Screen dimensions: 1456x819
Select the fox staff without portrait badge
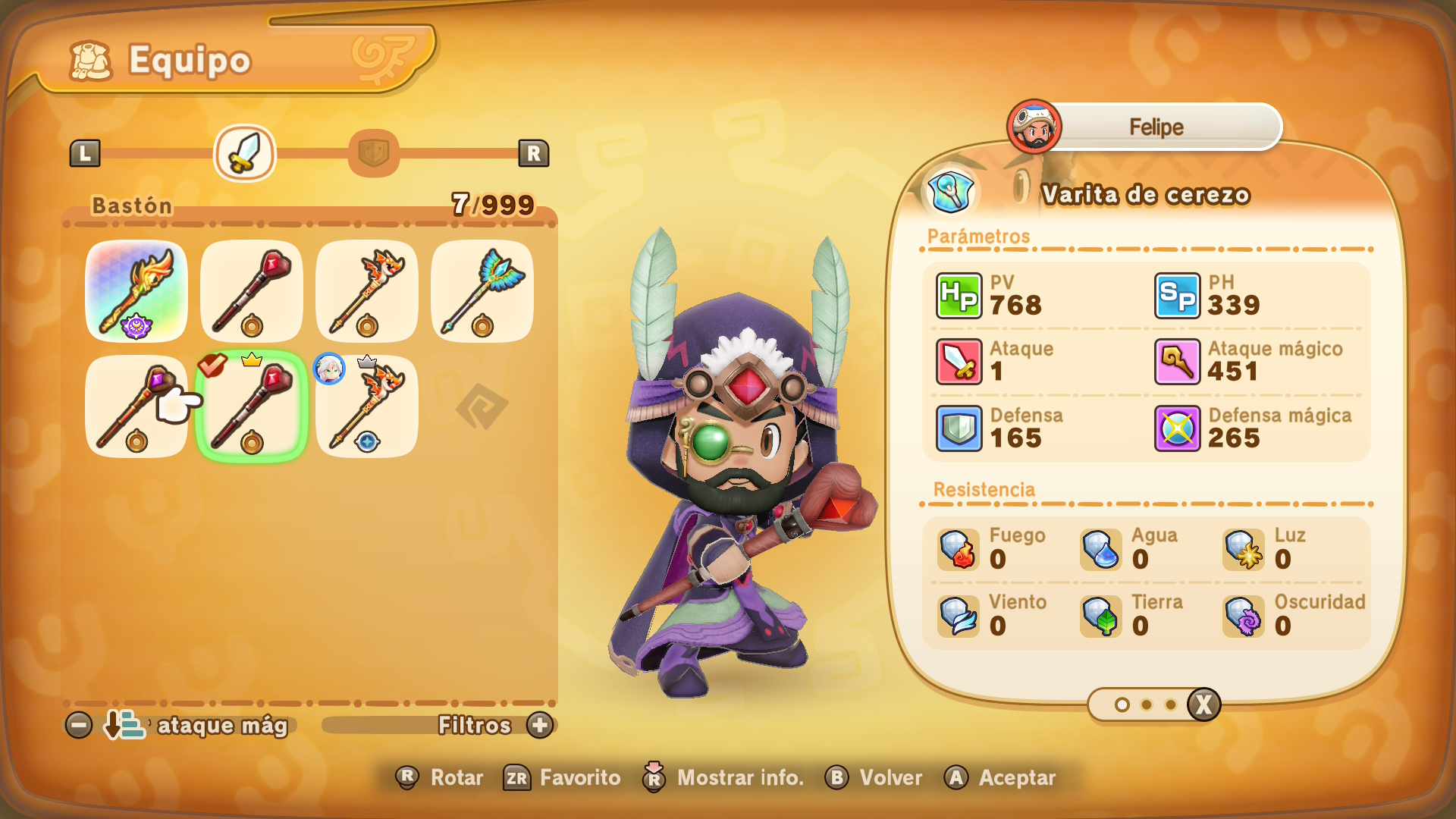pos(367,291)
